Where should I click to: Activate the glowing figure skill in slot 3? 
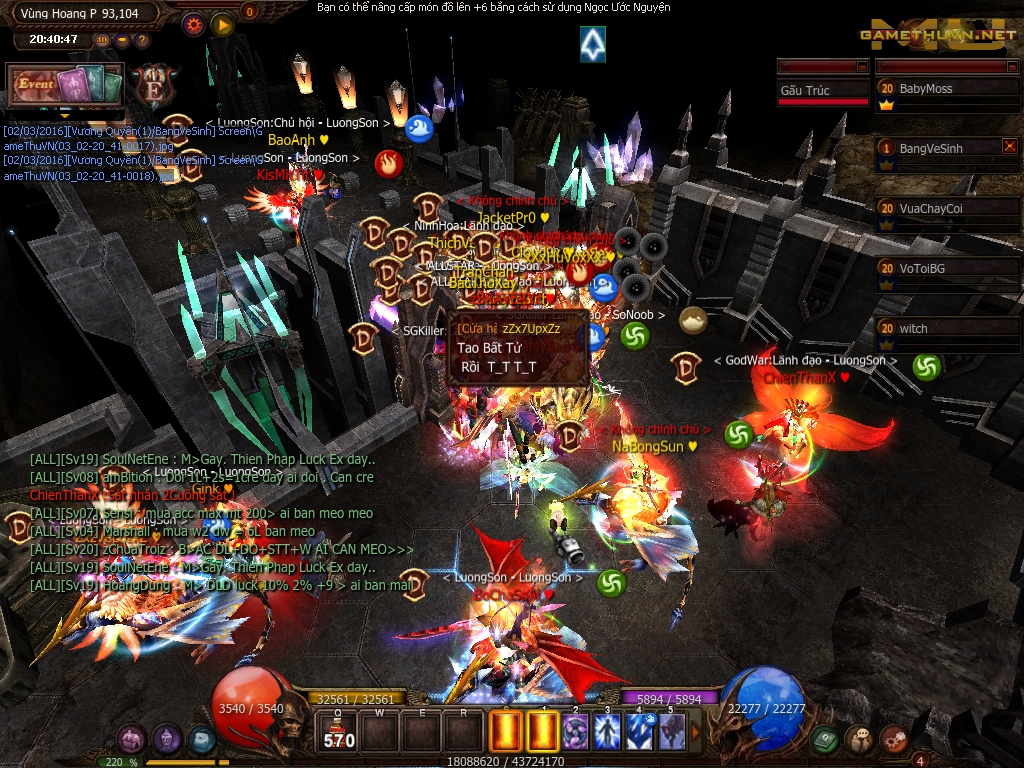tap(606, 732)
